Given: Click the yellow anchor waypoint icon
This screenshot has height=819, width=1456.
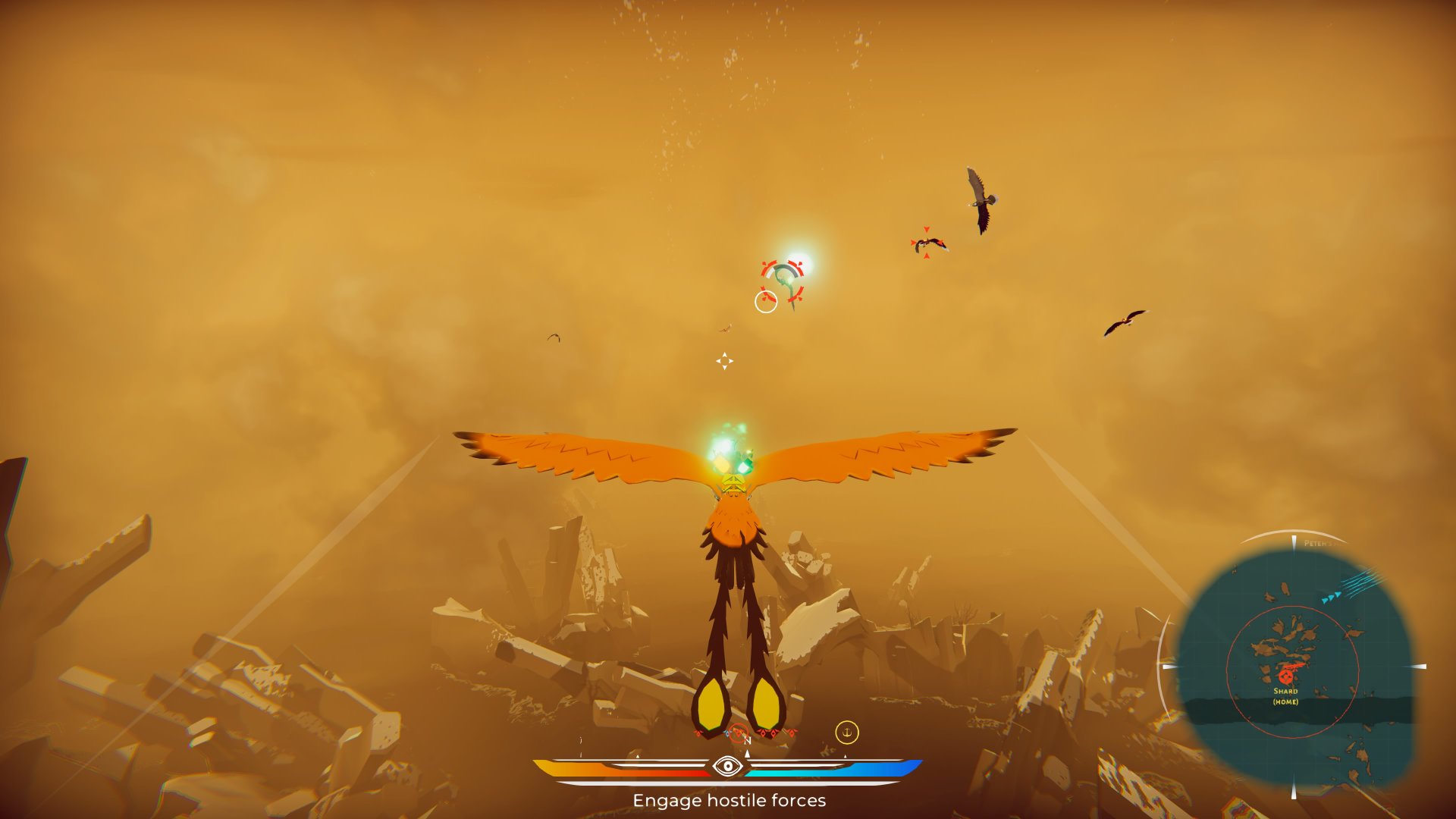Looking at the screenshot, I should pos(846,733).
